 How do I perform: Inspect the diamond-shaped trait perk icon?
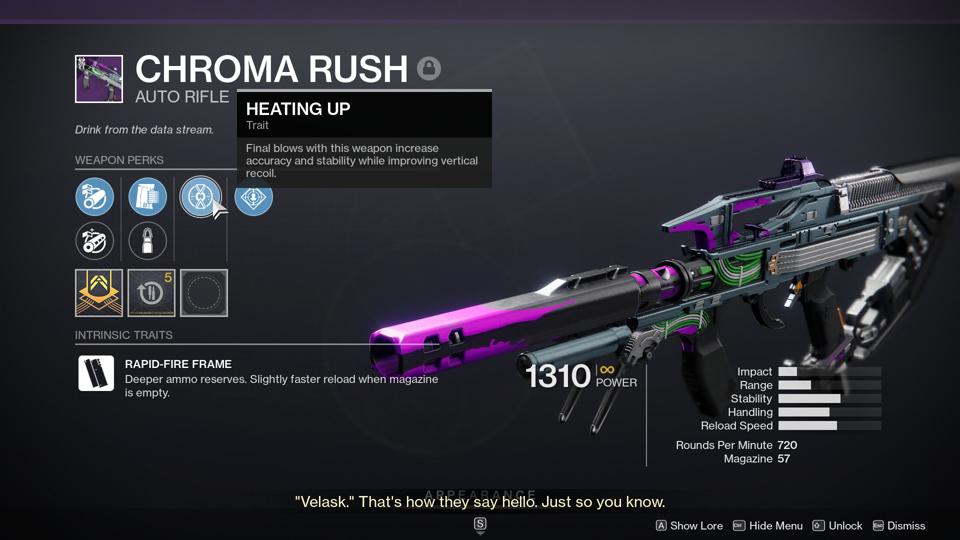[253, 197]
